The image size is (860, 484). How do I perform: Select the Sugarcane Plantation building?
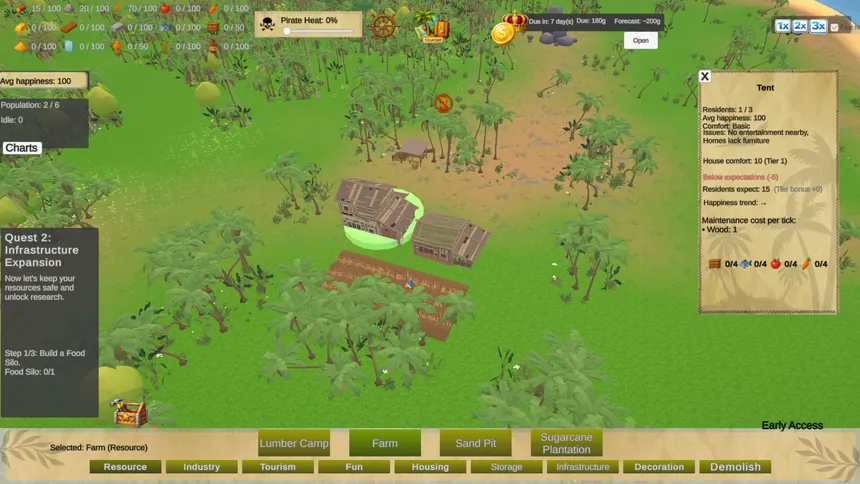pos(566,443)
